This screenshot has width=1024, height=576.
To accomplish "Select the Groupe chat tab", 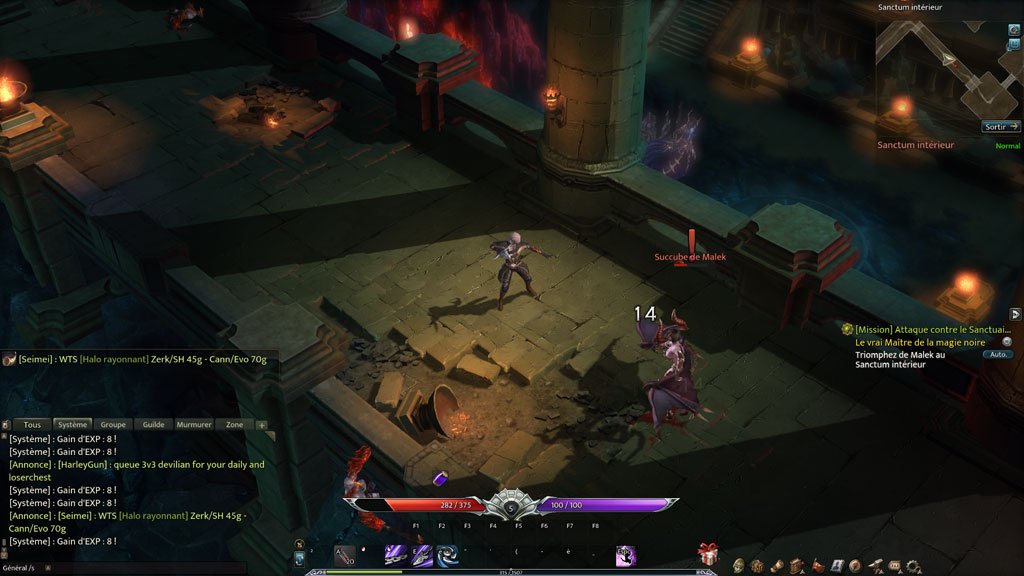I will [113, 425].
